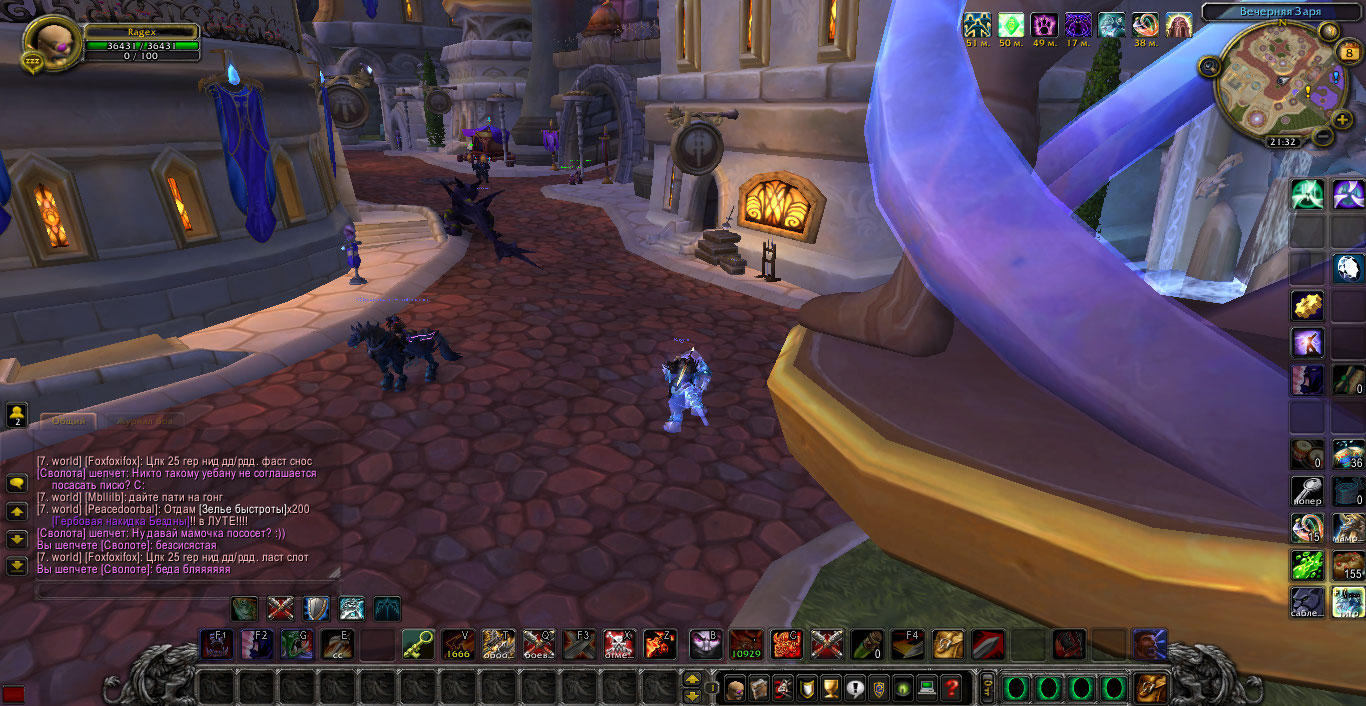Zoom in the minimap with plus button
This screenshot has height=706, width=1366.
click(1343, 120)
